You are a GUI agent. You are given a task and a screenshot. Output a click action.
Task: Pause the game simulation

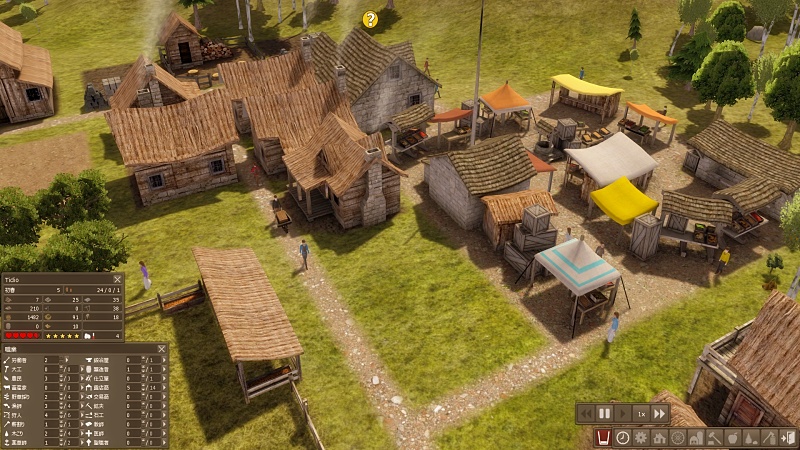(x=604, y=413)
